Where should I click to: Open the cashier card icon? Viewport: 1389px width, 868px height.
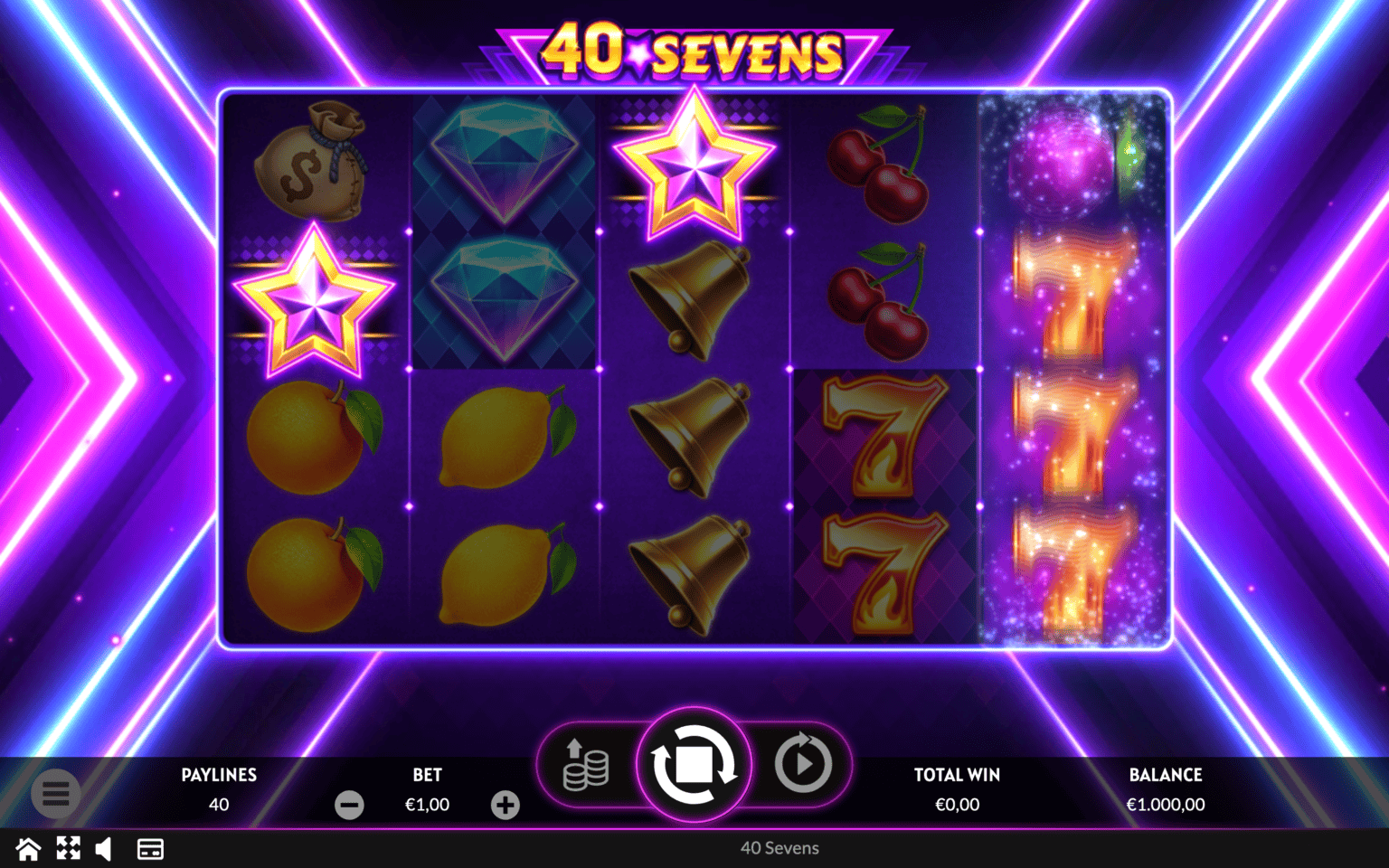pyautogui.click(x=150, y=849)
